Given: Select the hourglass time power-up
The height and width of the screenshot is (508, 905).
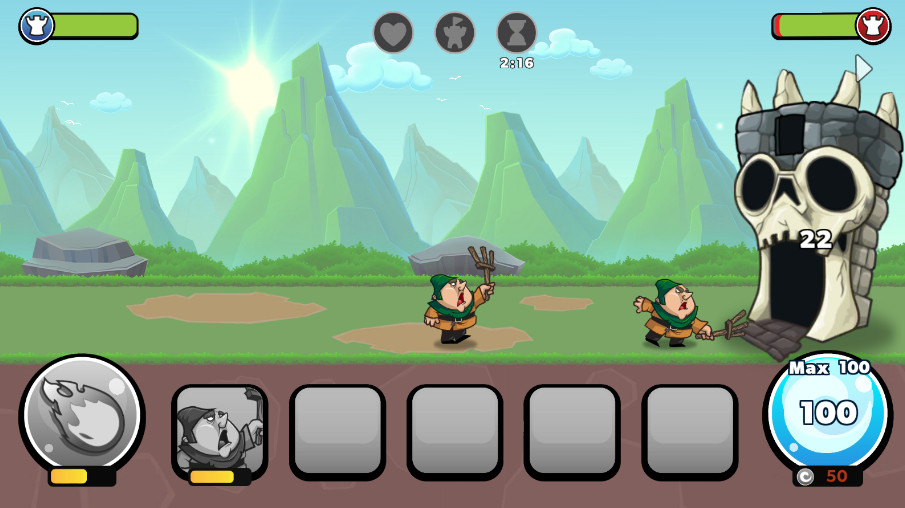Looking at the screenshot, I should point(516,33).
